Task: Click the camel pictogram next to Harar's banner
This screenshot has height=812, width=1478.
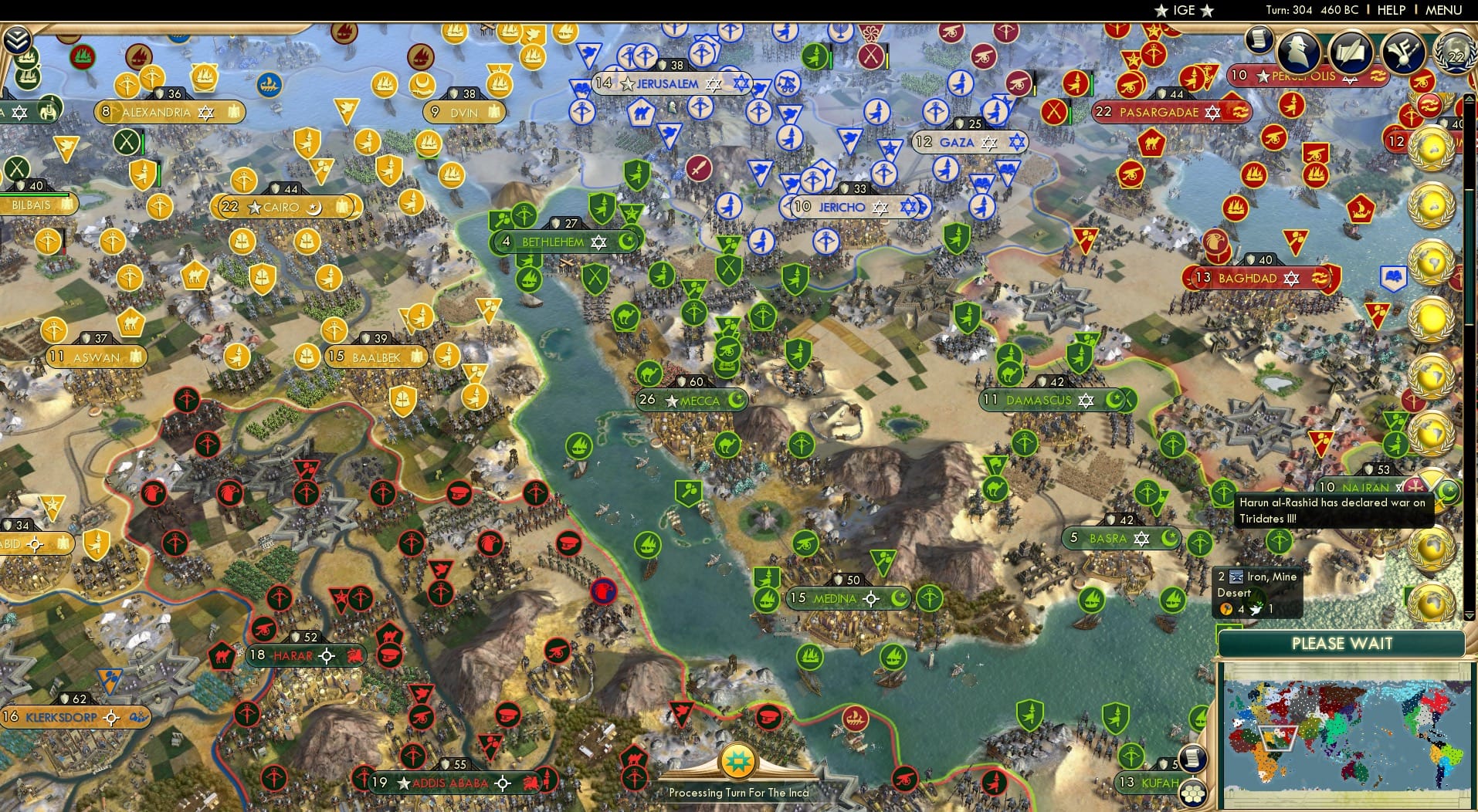Action: 221,655
